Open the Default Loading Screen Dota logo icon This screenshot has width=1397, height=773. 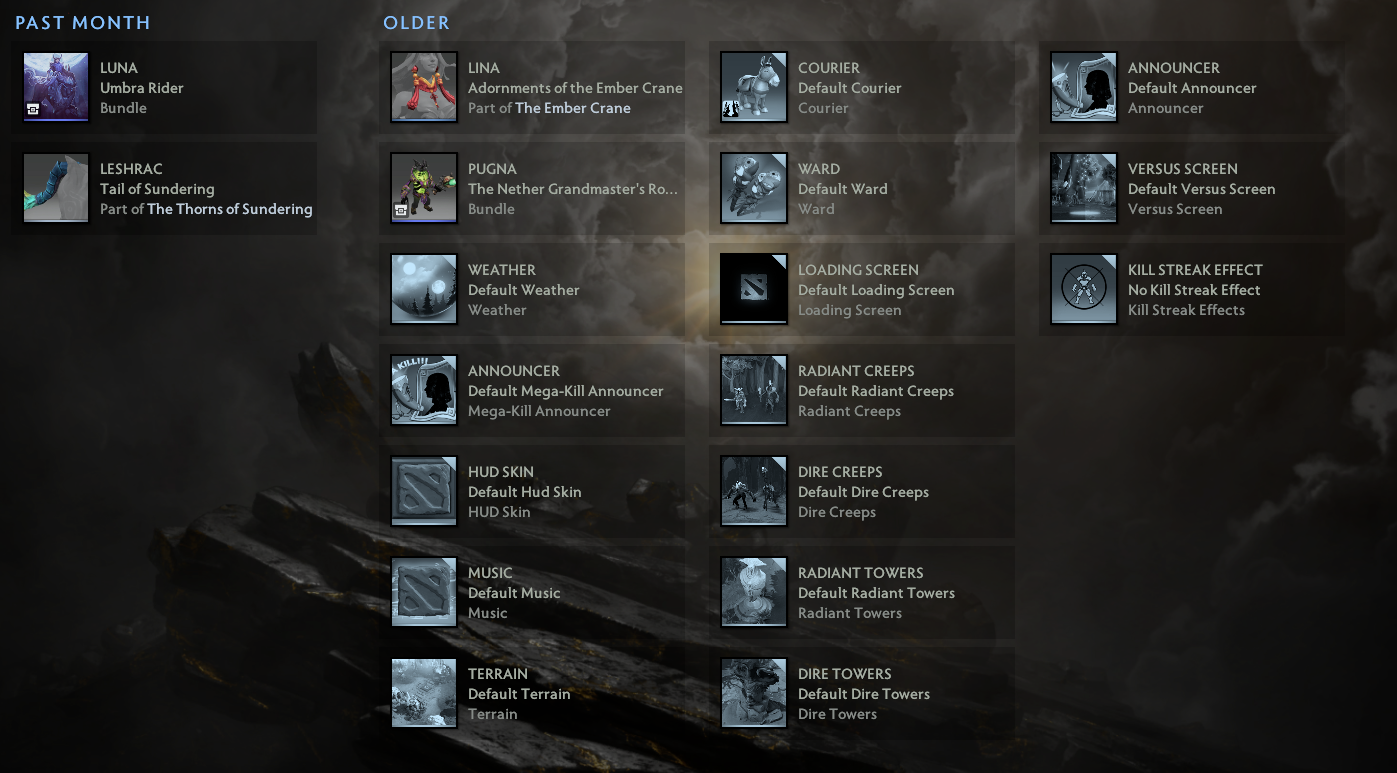753,289
